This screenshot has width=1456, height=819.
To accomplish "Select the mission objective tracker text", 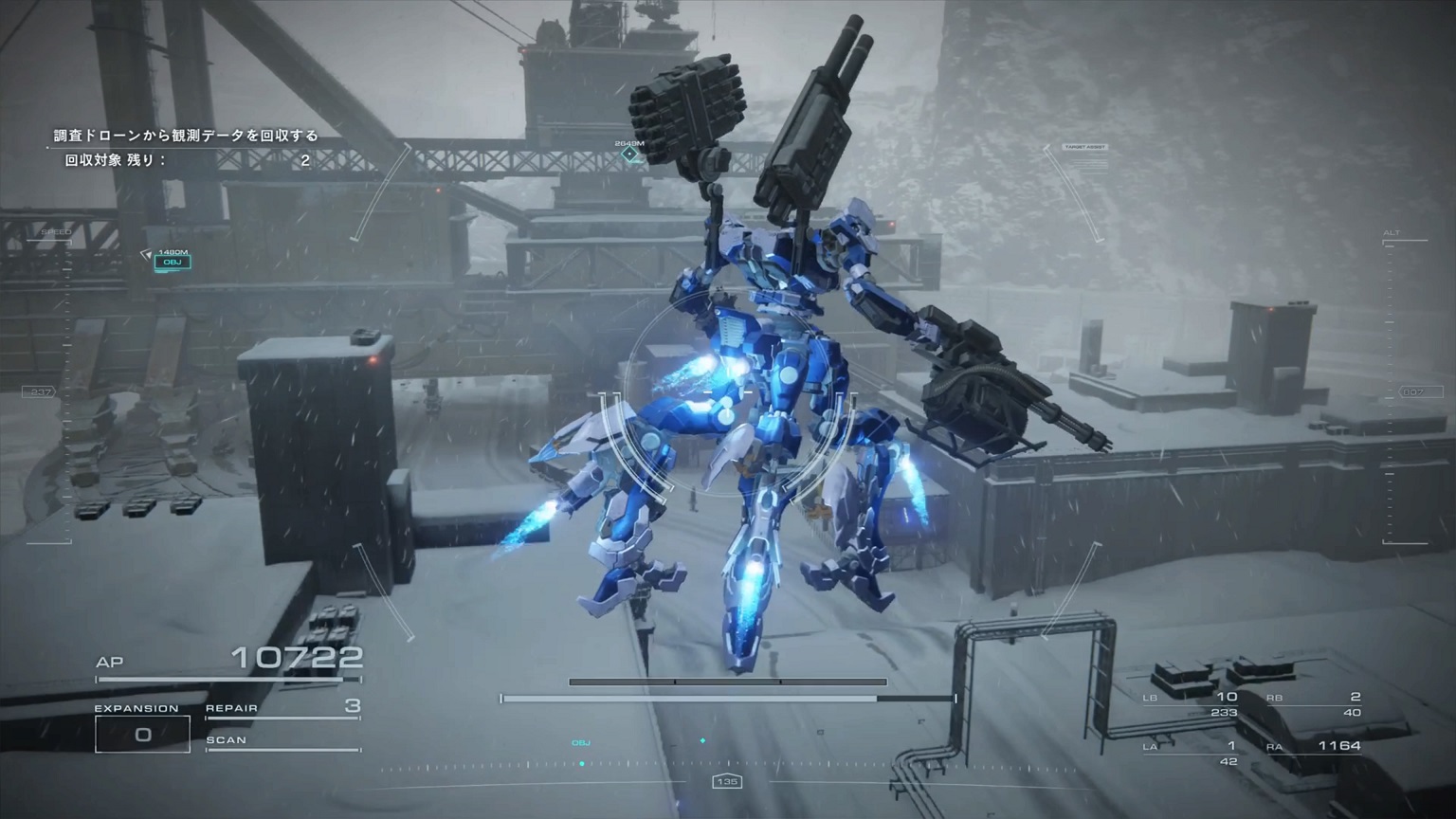I will (186, 136).
